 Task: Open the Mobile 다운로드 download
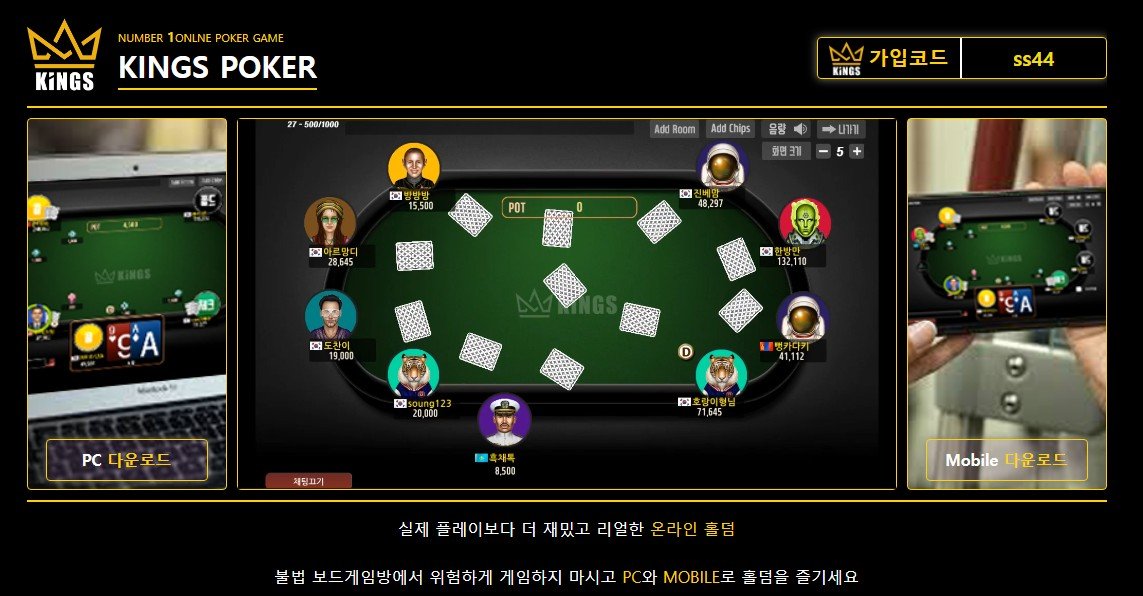pos(1006,460)
